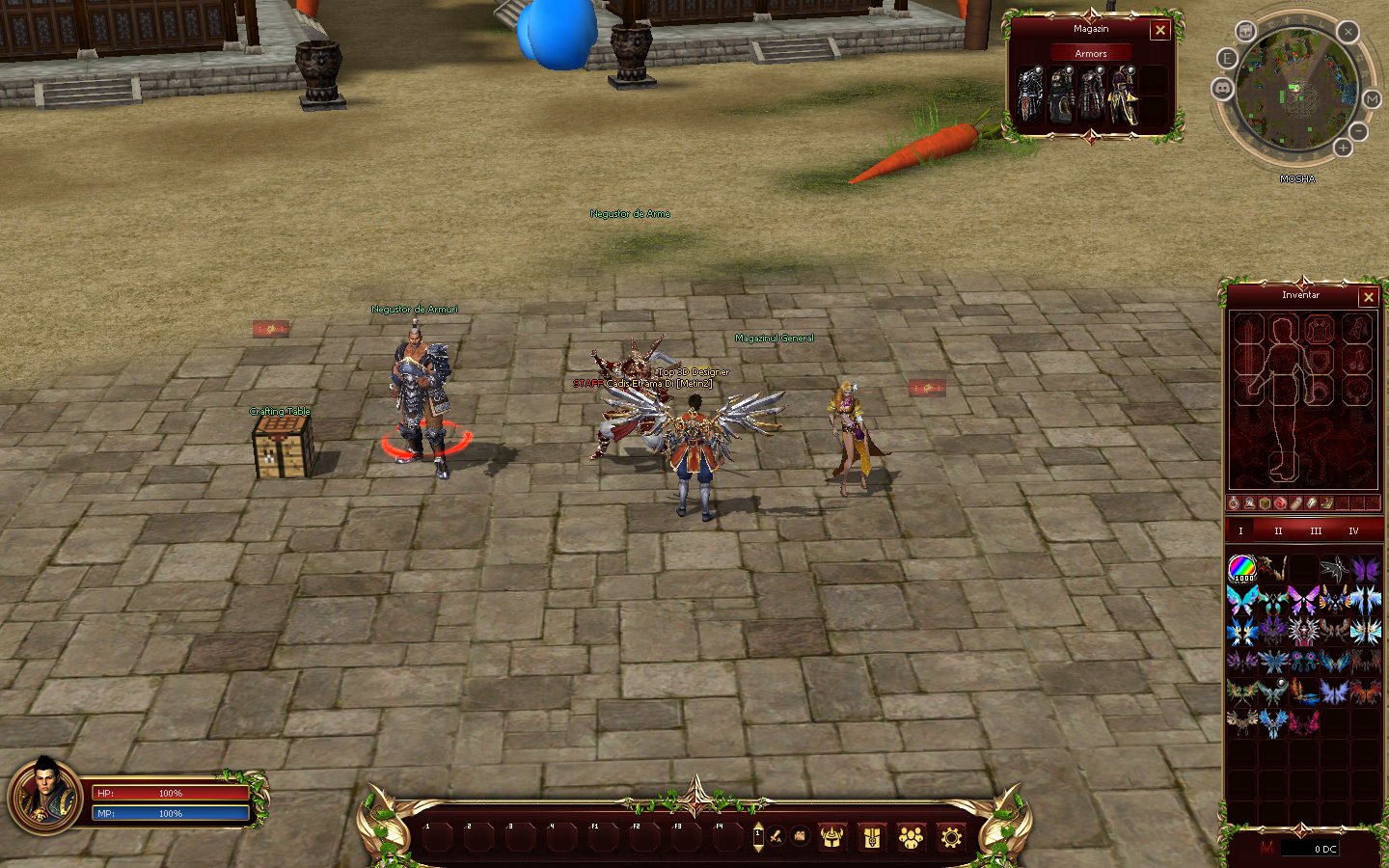Zoom in the minimap with plus button
Screen dimensions: 1389x868
tap(1343, 148)
